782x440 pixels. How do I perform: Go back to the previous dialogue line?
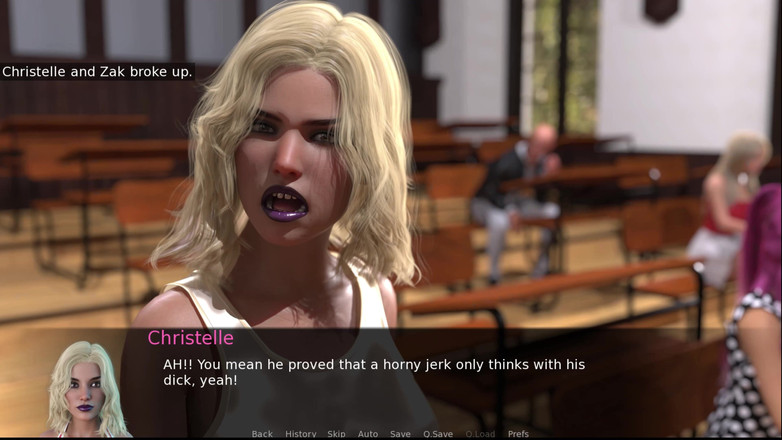tap(262, 434)
